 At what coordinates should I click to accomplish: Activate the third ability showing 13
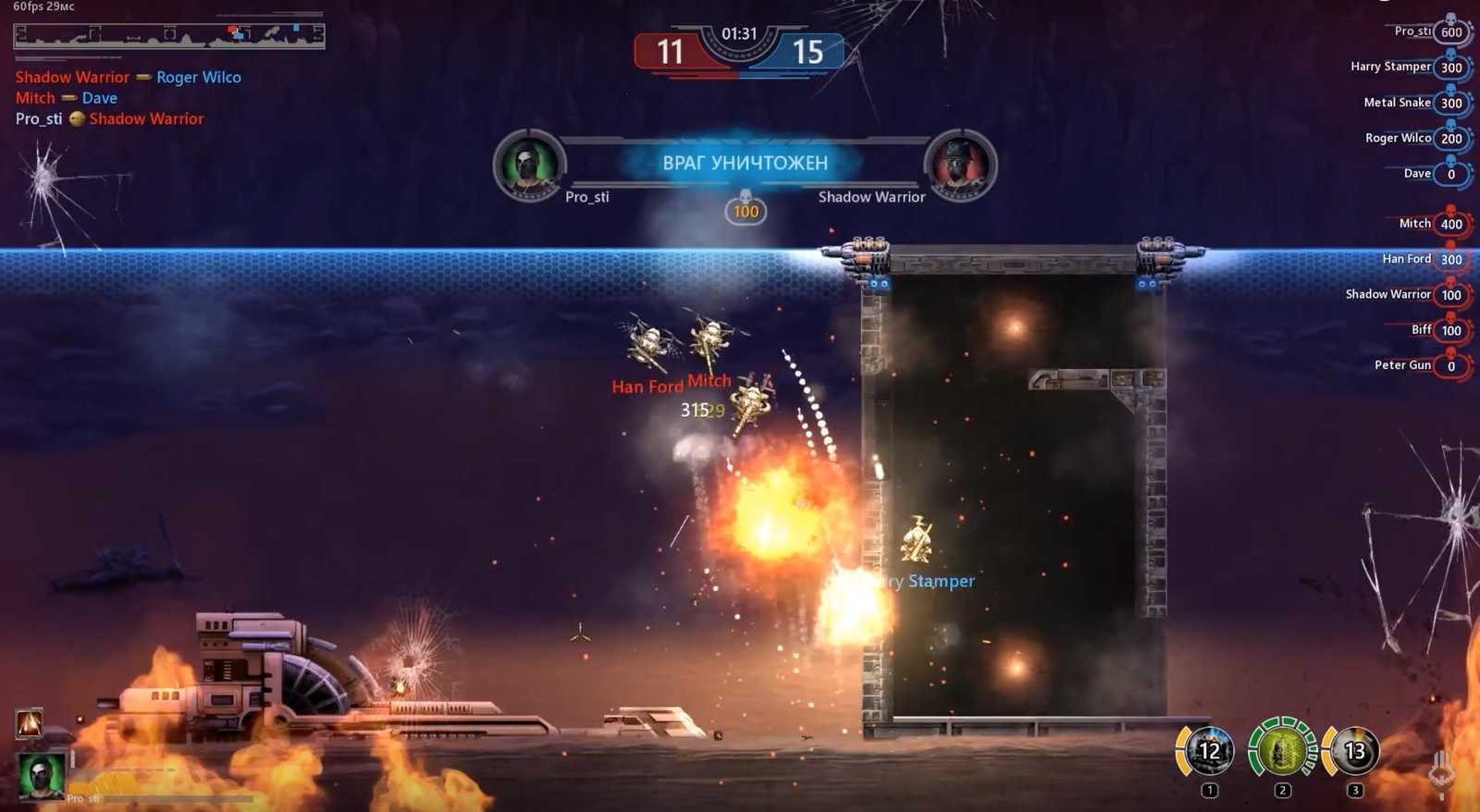(1353, 751)
